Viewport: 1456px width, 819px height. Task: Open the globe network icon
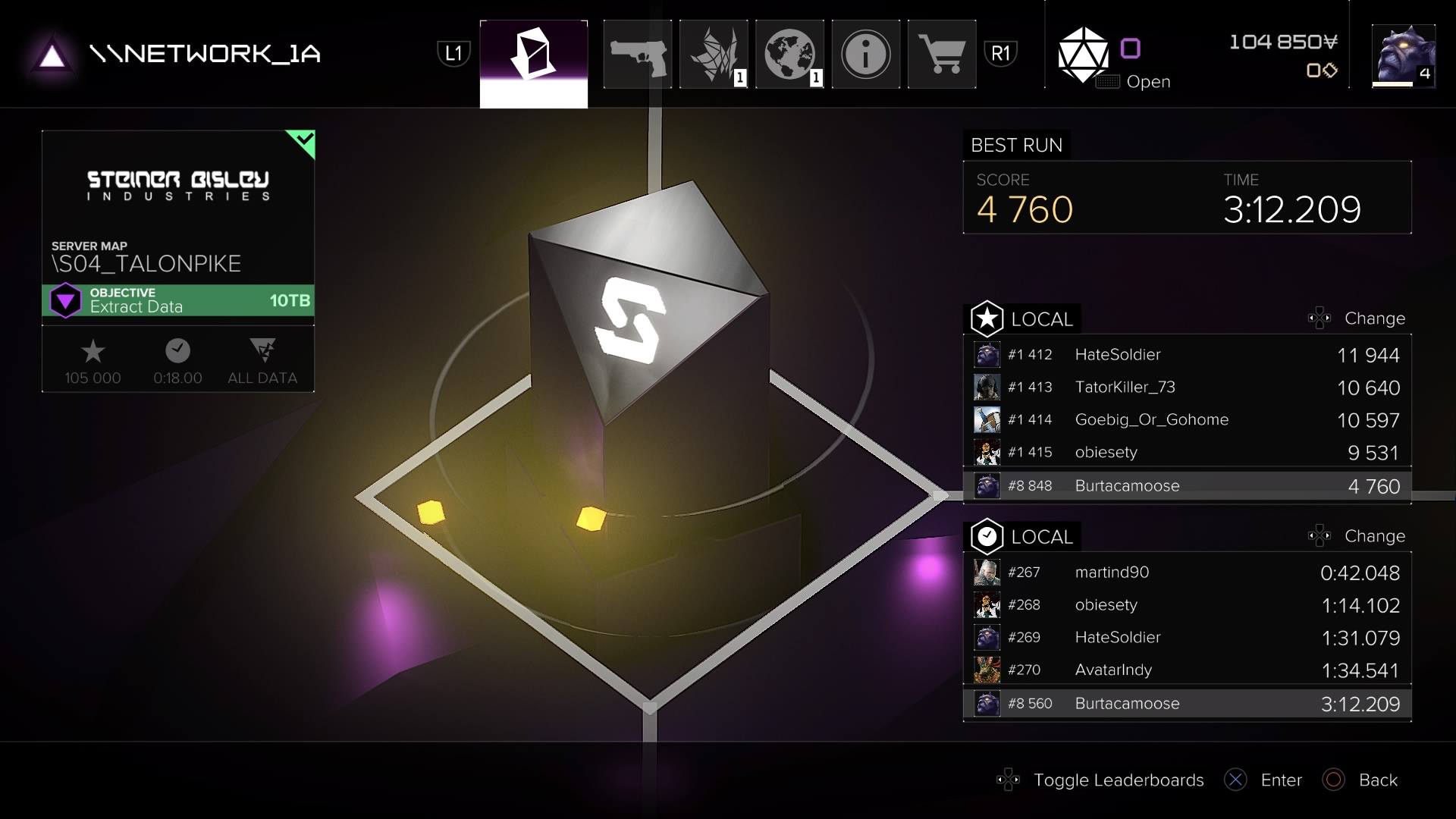[789, 54]
